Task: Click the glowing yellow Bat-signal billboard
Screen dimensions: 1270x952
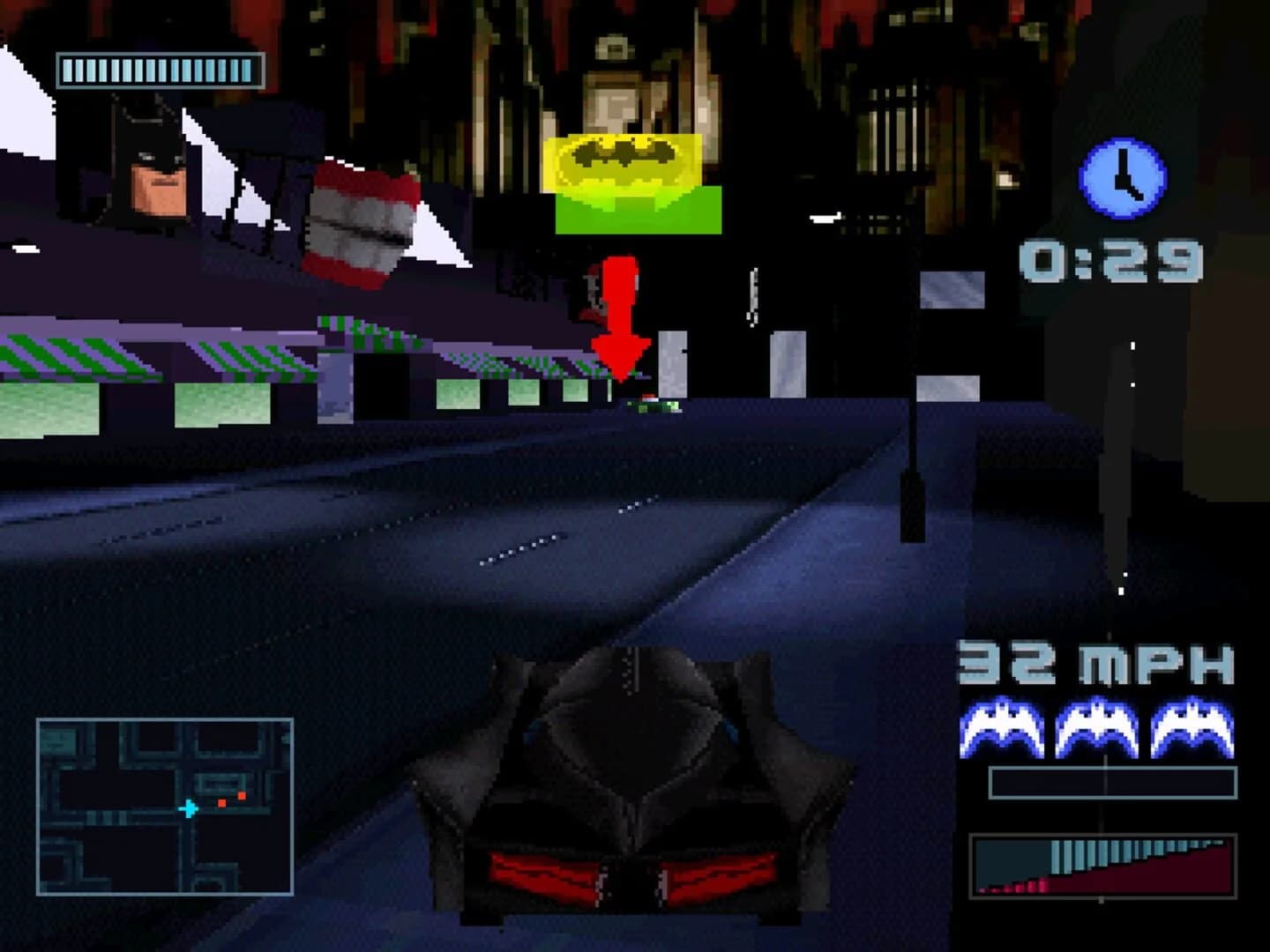Action: (623, 163)
